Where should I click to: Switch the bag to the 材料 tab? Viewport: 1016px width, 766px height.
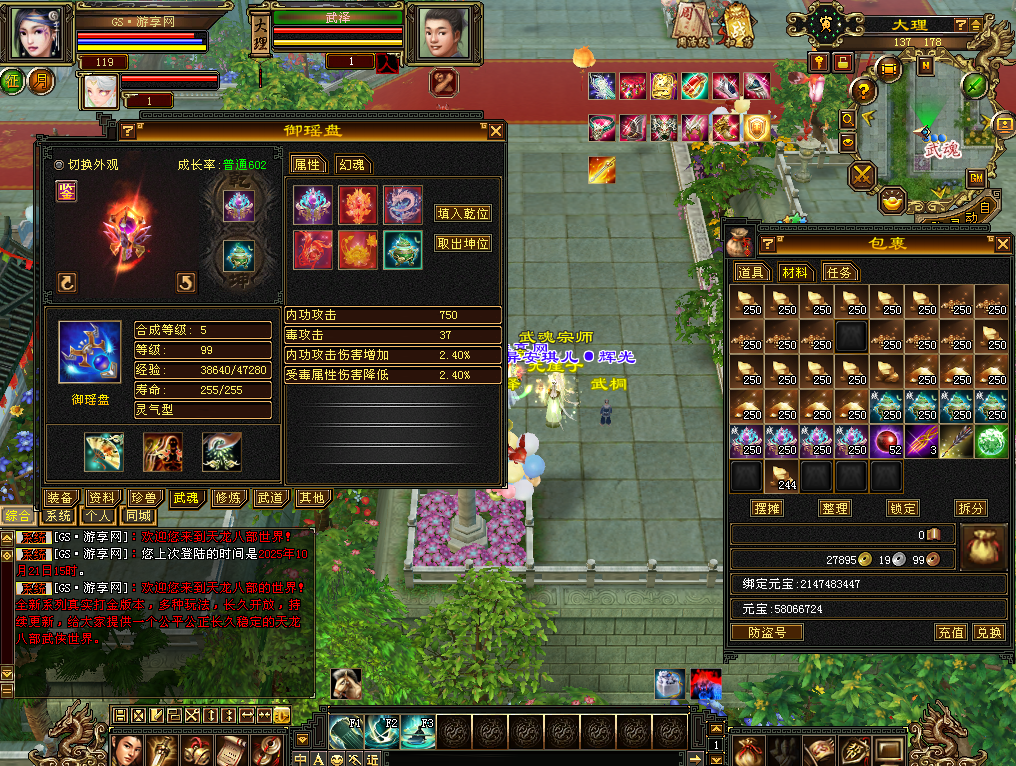[x=796, y=272]
